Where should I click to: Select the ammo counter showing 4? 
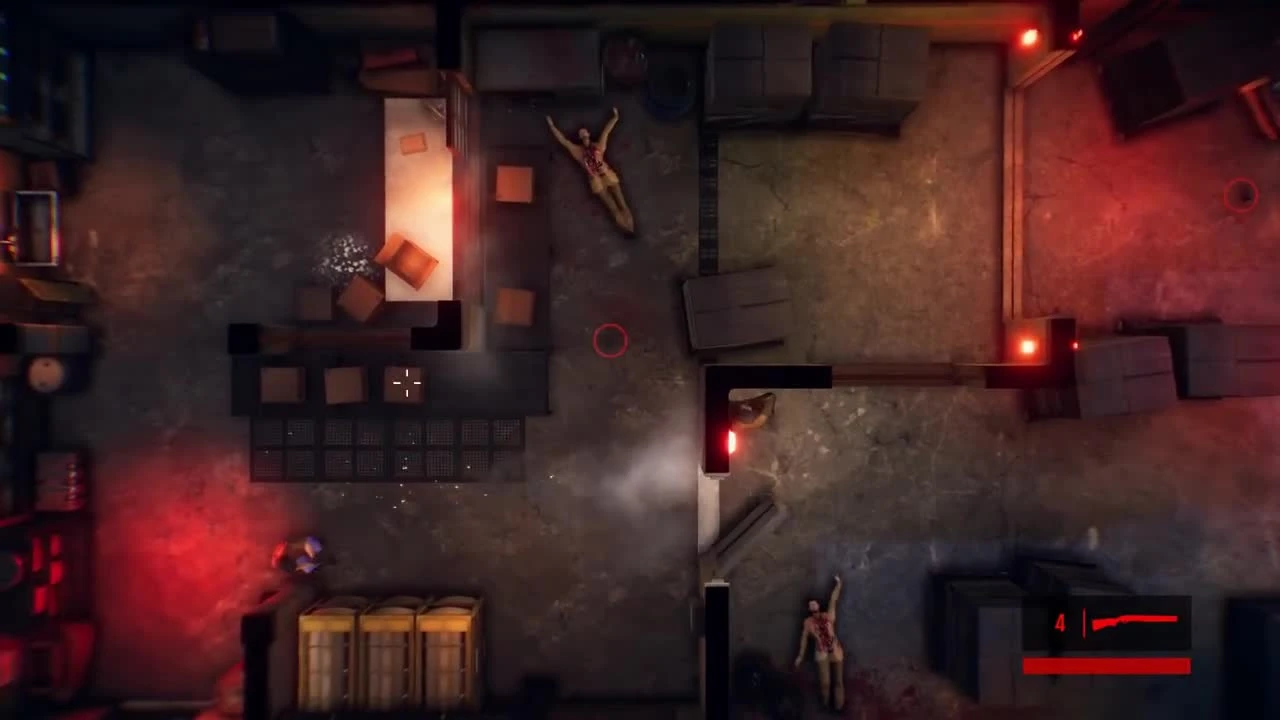(1060, 623)
